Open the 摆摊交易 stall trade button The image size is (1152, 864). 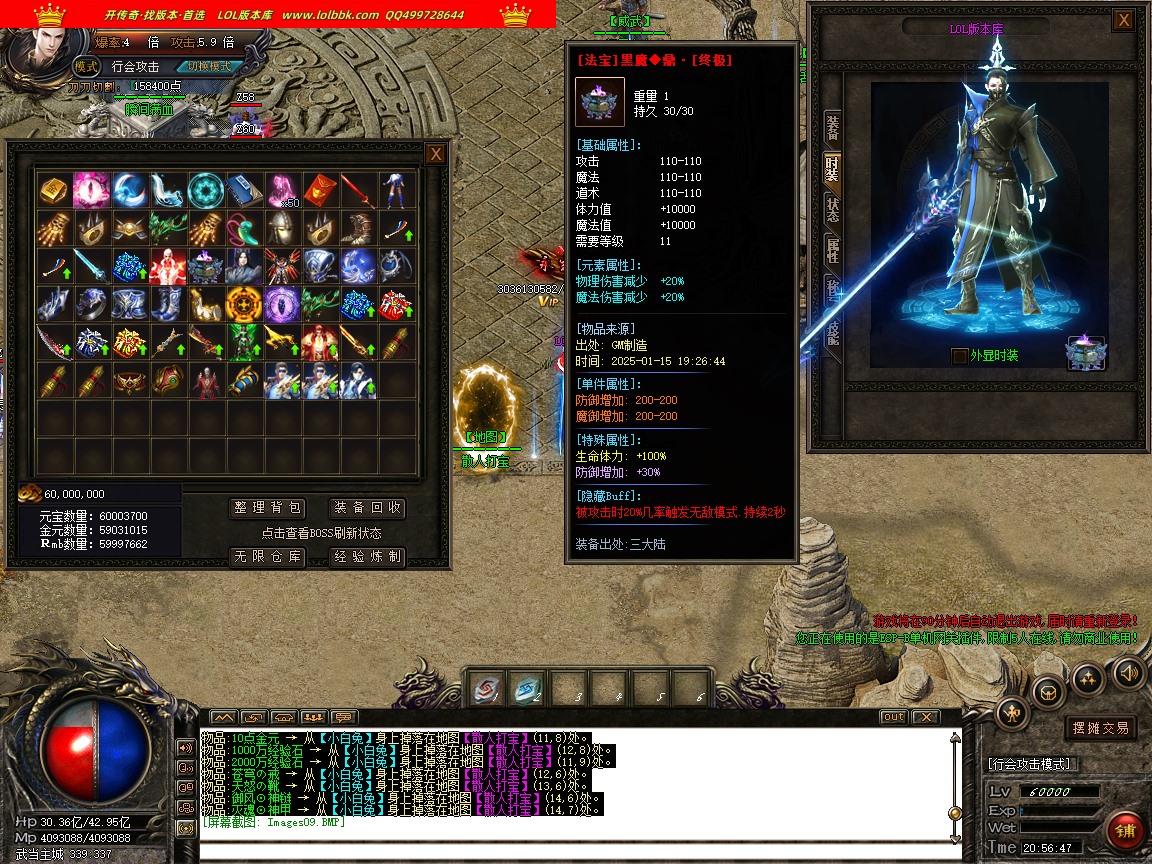pyautogui.click(x=1100, y=728)
